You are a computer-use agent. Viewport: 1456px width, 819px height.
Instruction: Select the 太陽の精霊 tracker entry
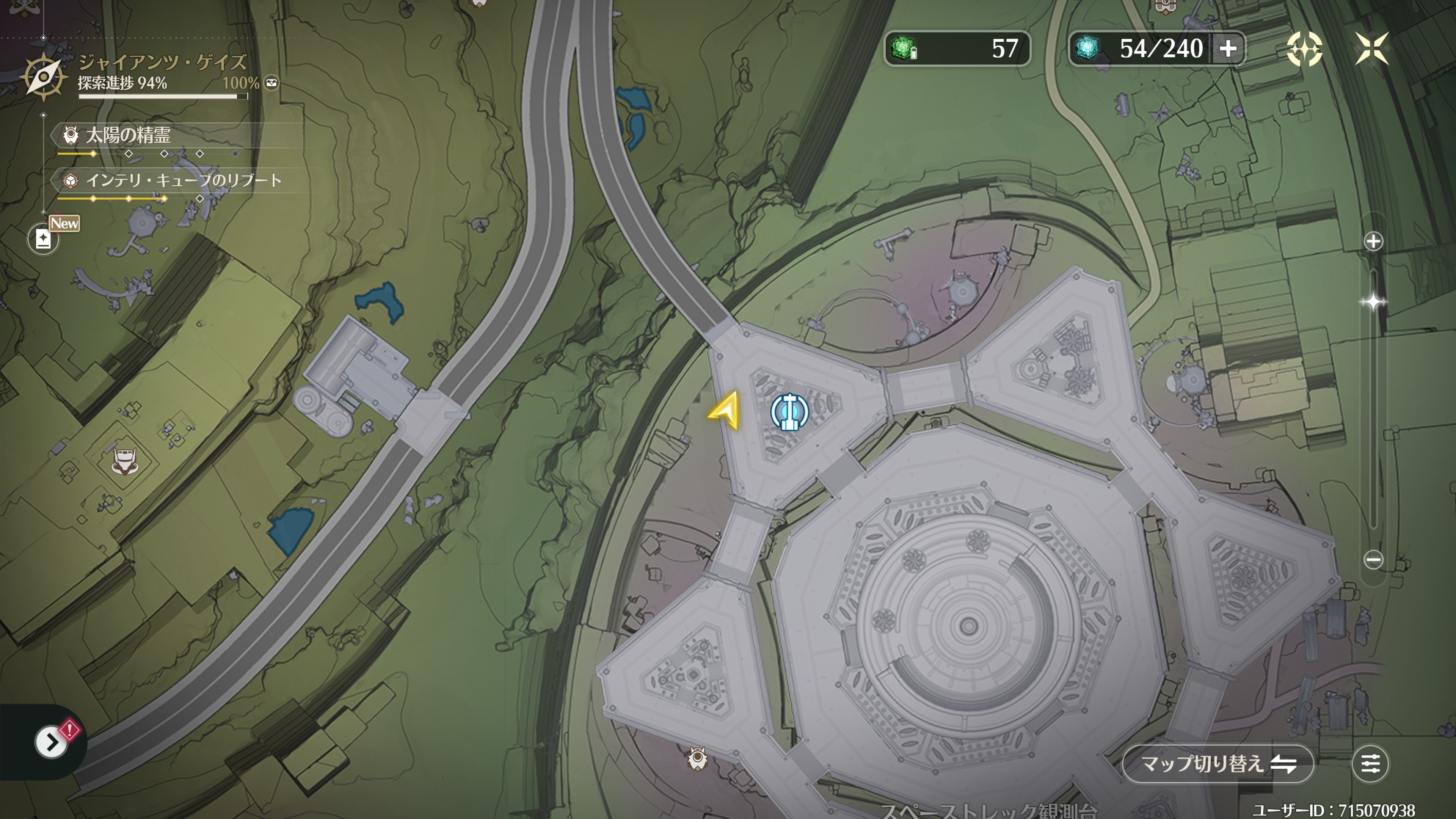[128, 135]
